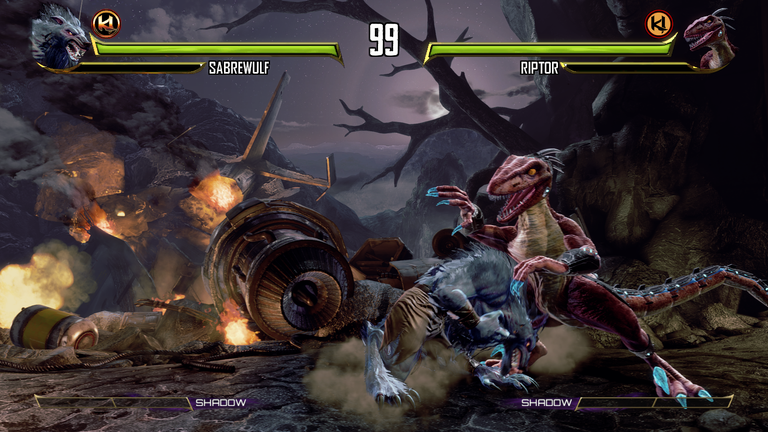Select Riptor's character portrait
Image resolution: width=768 pixels, height=432 pixels.
pyautogui.click(x=708, y=40)
